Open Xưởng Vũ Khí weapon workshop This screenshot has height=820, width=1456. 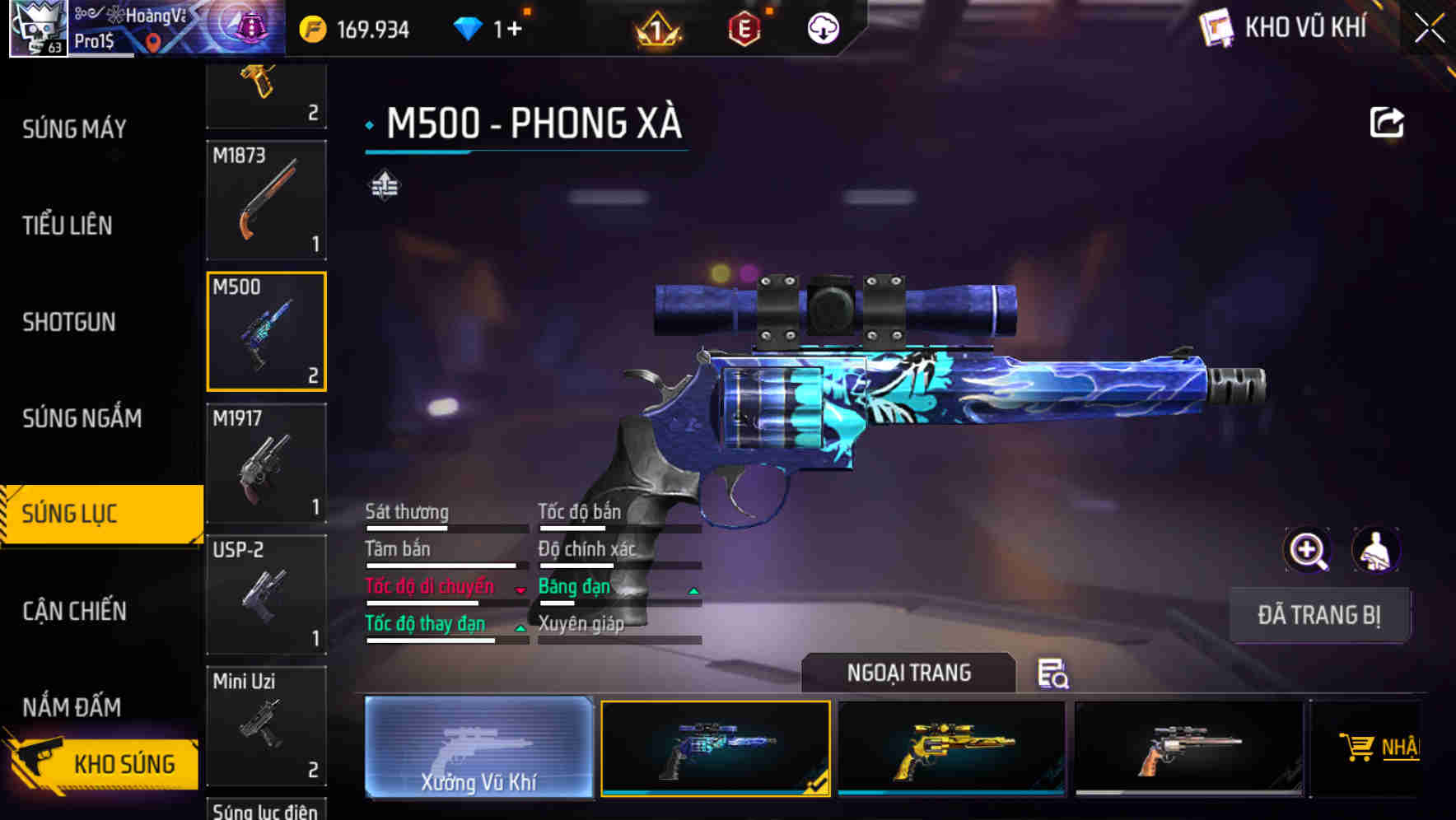(478, 749)
